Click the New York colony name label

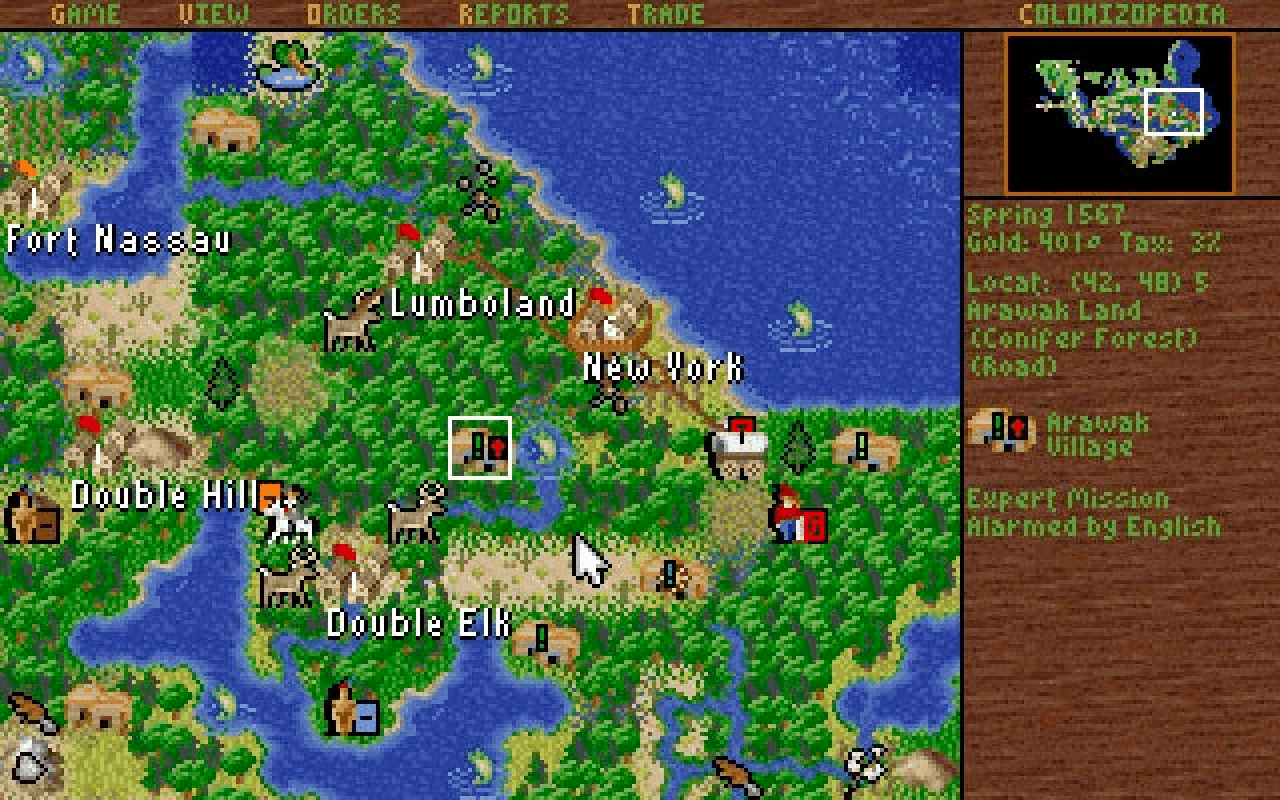(x=663, y=368)
